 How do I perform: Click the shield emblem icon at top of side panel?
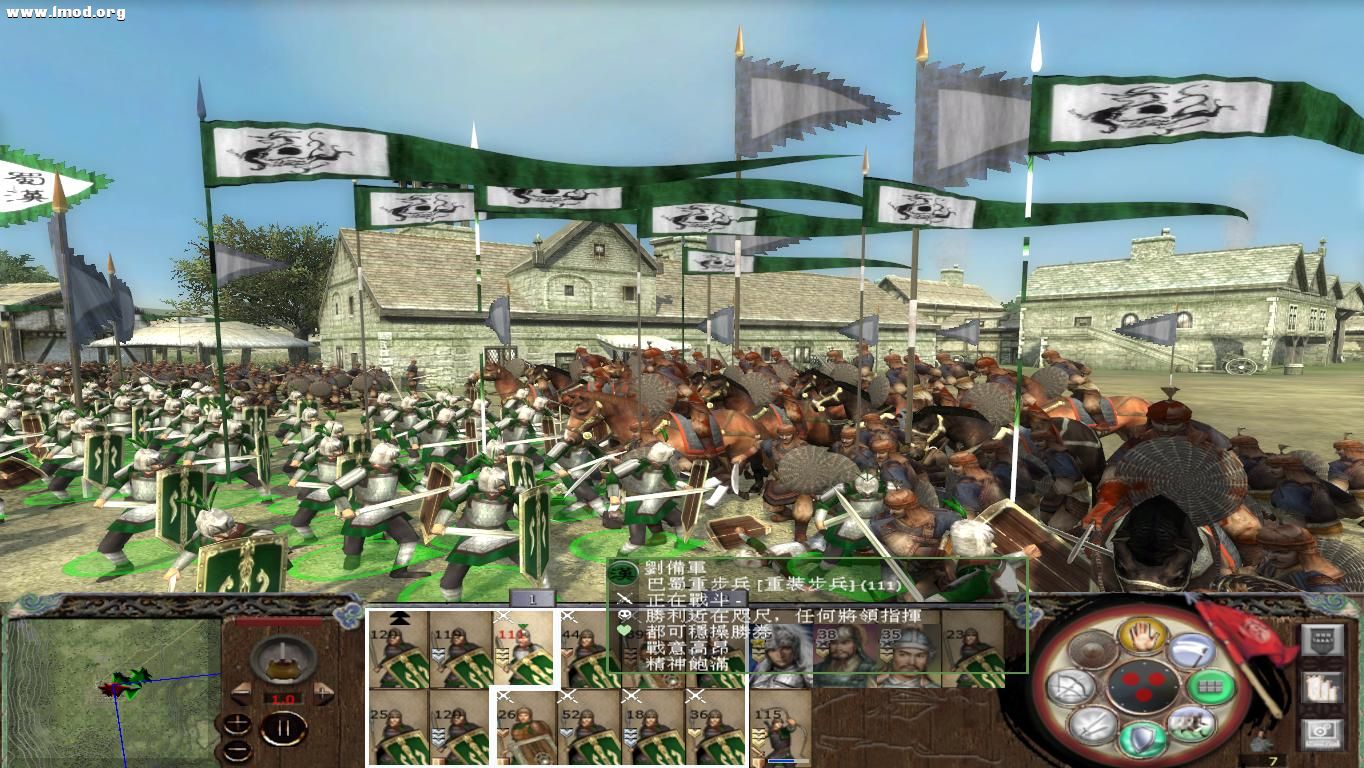point(1322,638)
